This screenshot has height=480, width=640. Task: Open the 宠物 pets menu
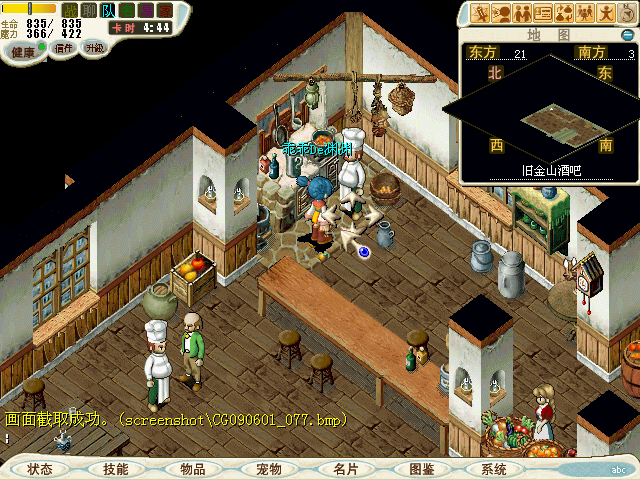point(269,469)
